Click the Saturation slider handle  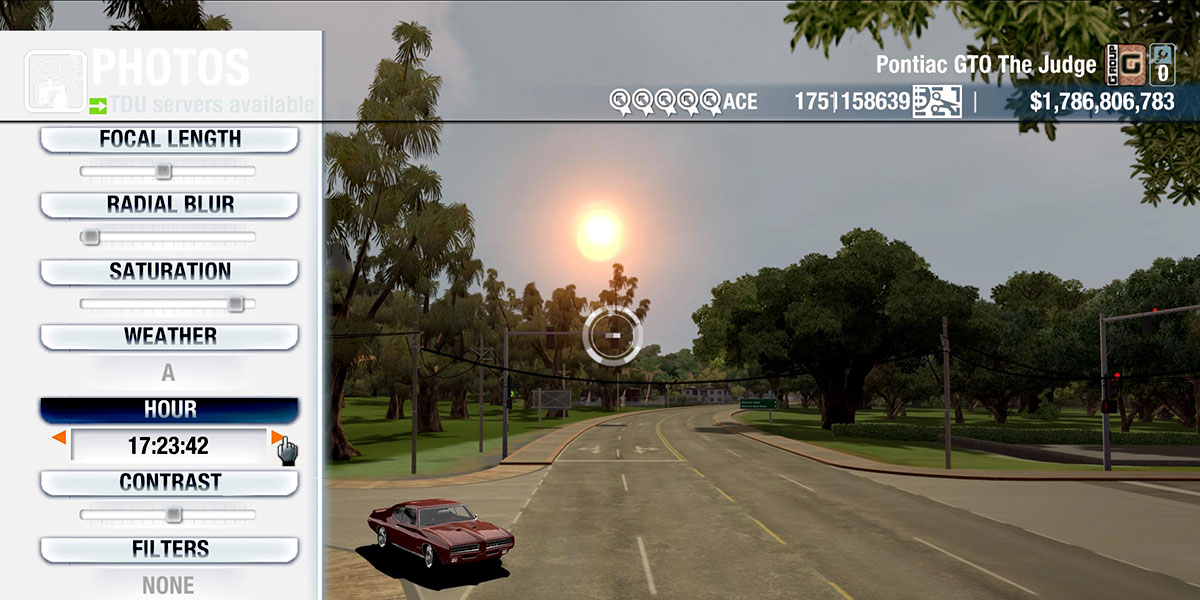pyautogui.click(x=235, y=303)
